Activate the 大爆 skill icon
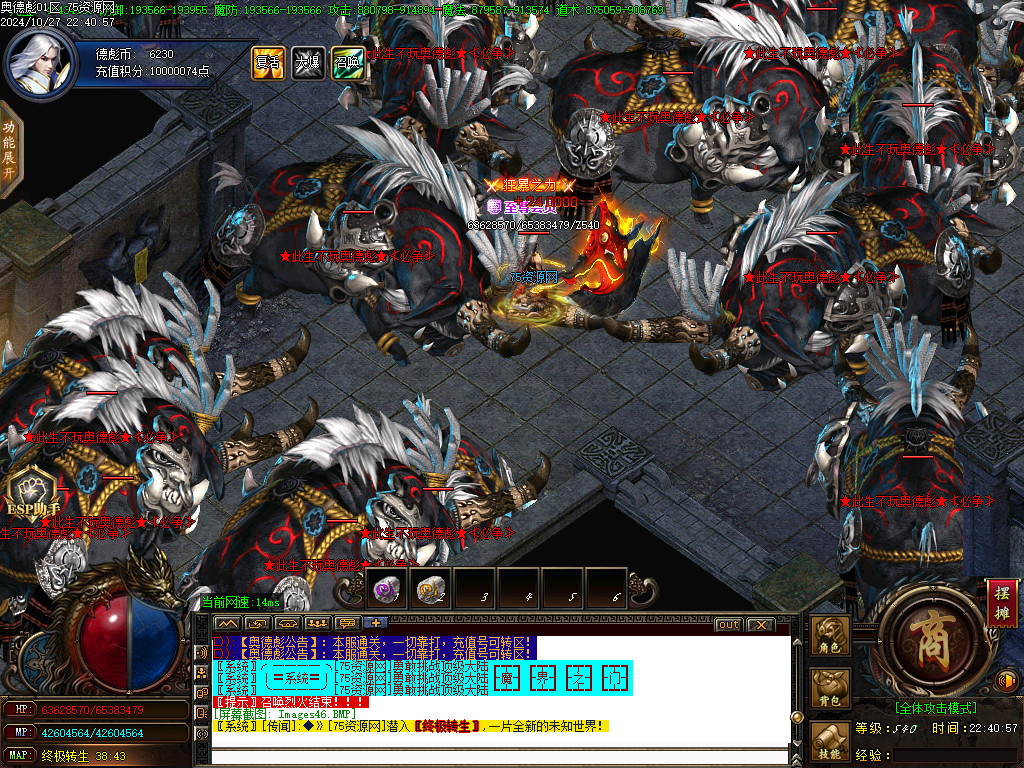Image resolution: width=1024 pixels, height=768 pixels. 307,62
